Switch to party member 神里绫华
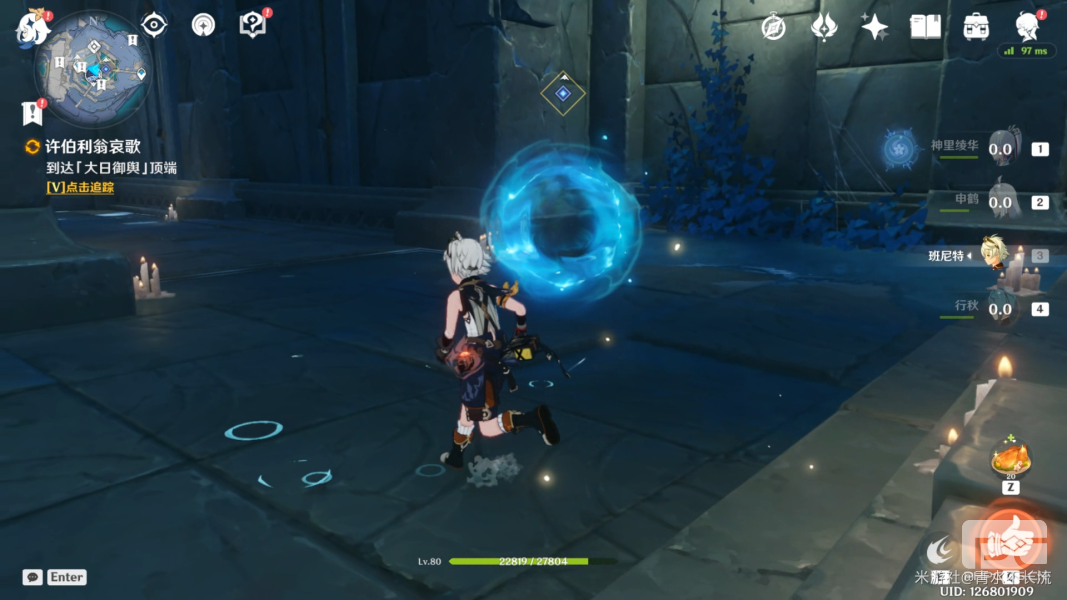The image size is (1067, 600). tap(1003, 148)
